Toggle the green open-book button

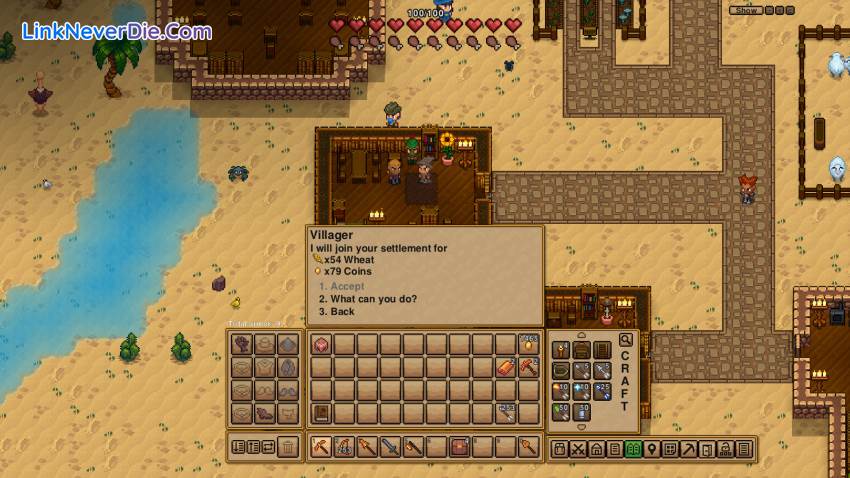(633, 449)
